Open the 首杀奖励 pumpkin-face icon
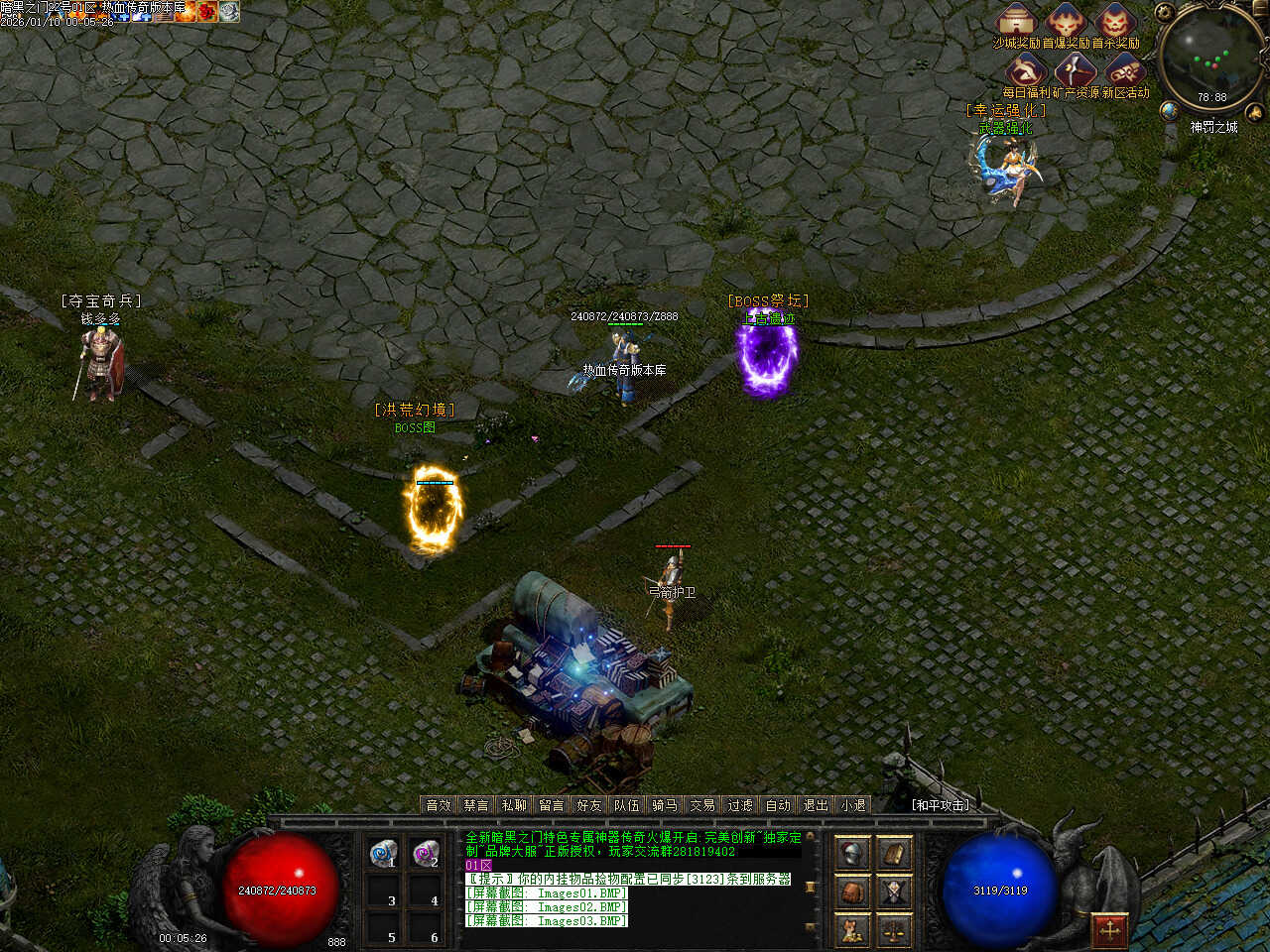1270x952 pixels. coord(1115,20)
